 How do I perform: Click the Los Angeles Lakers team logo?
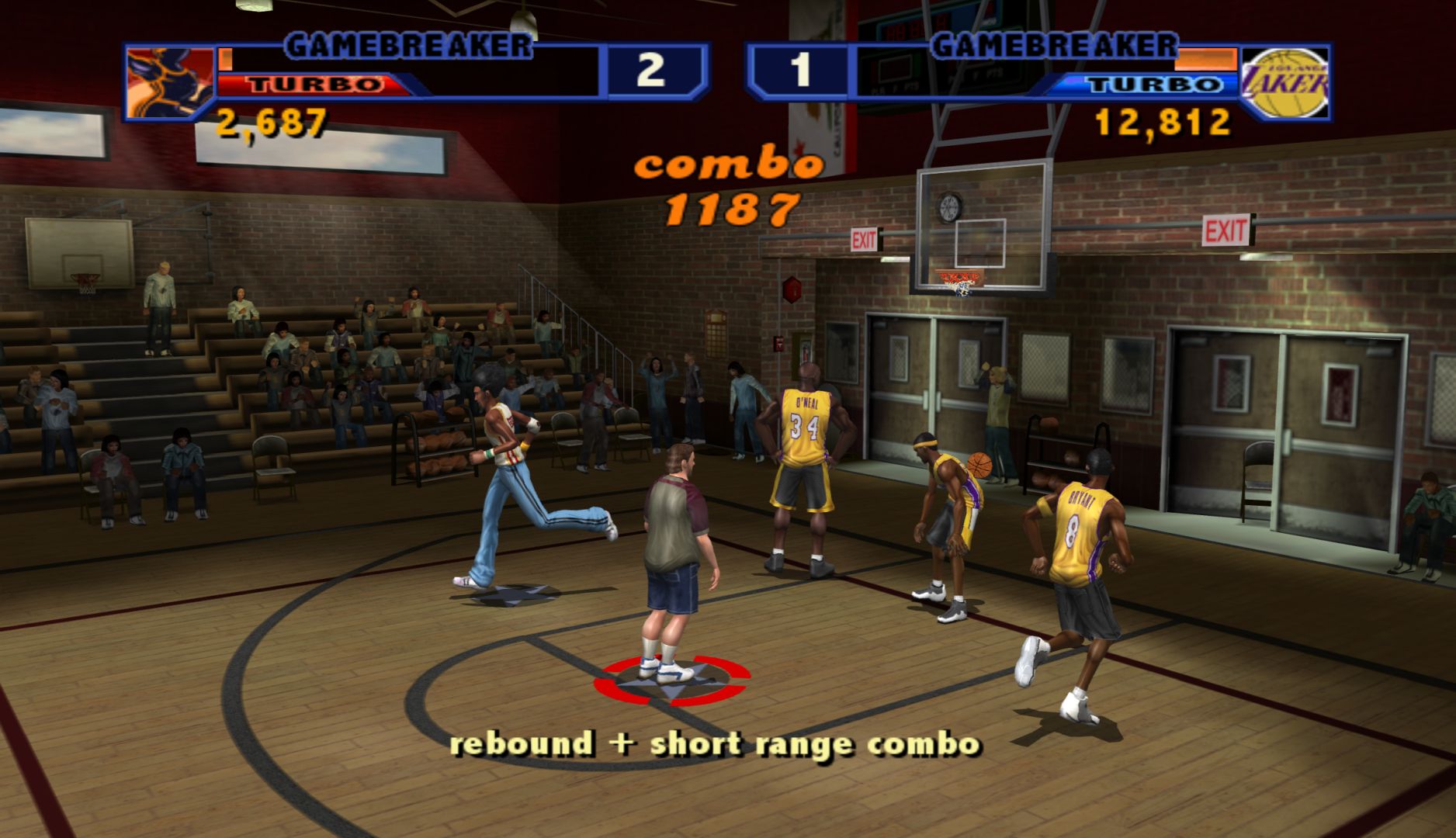tap(1284, 82)
